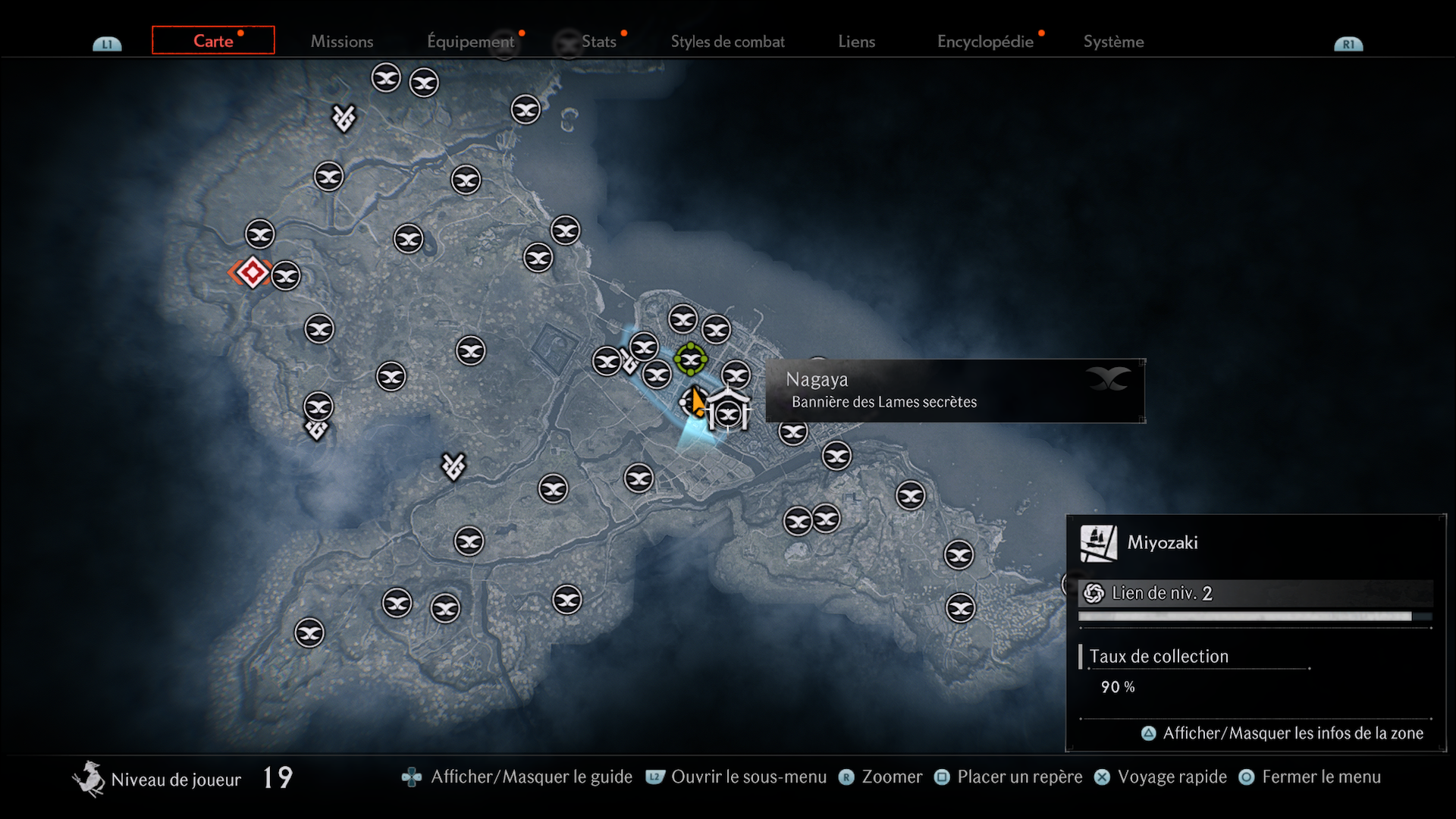1456x819 pixels.
Task: Open the Équipement tab
Action: coord(470,42)
